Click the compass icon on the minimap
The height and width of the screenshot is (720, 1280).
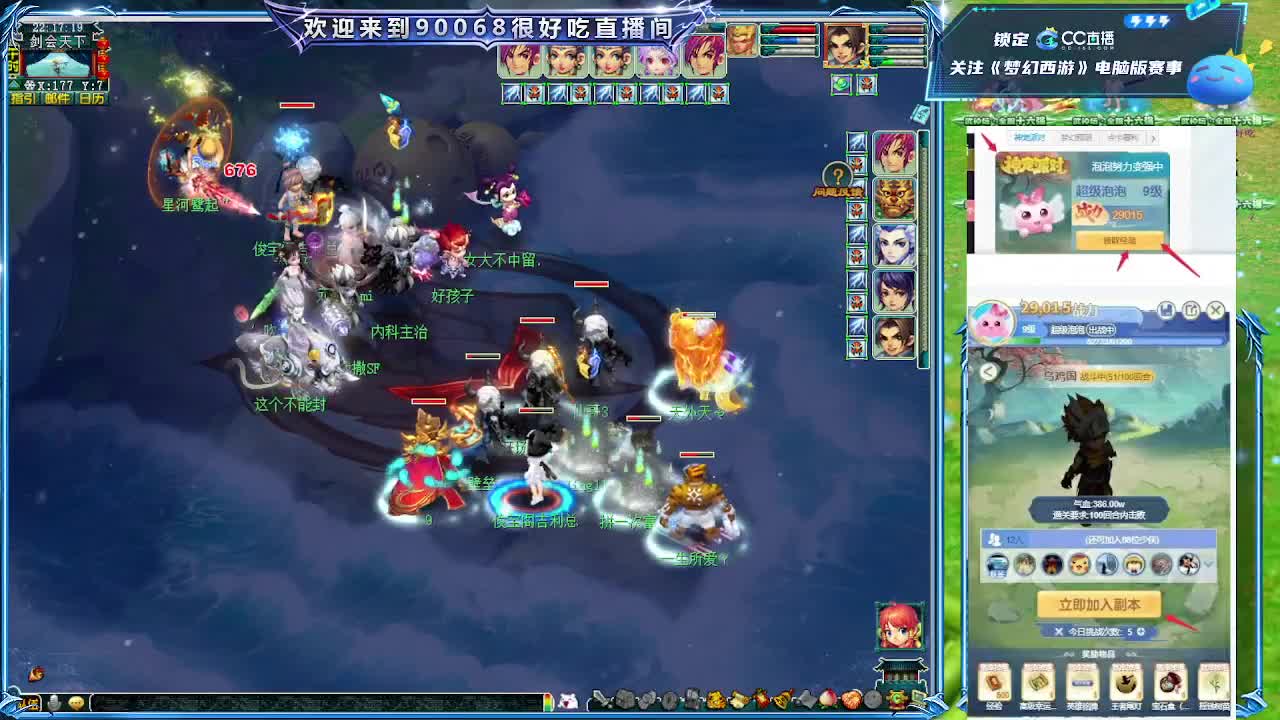[30, 84]
